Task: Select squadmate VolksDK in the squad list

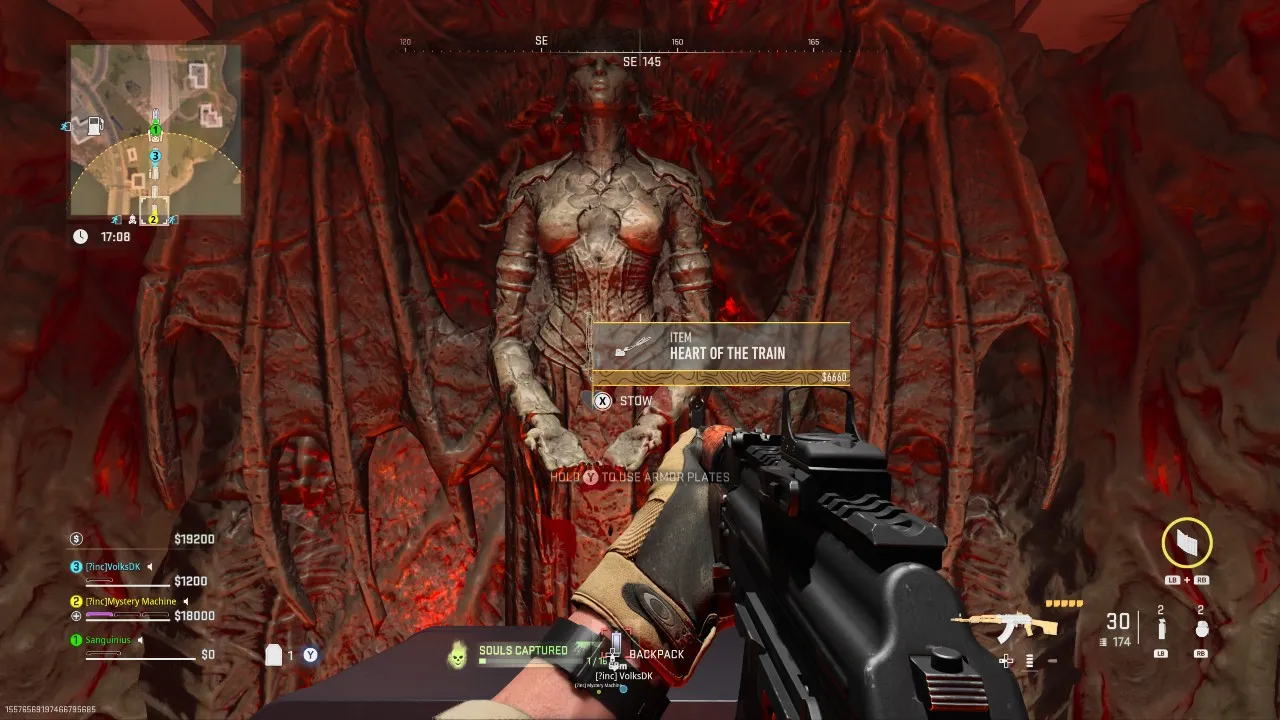Action: tap(117, 567)
